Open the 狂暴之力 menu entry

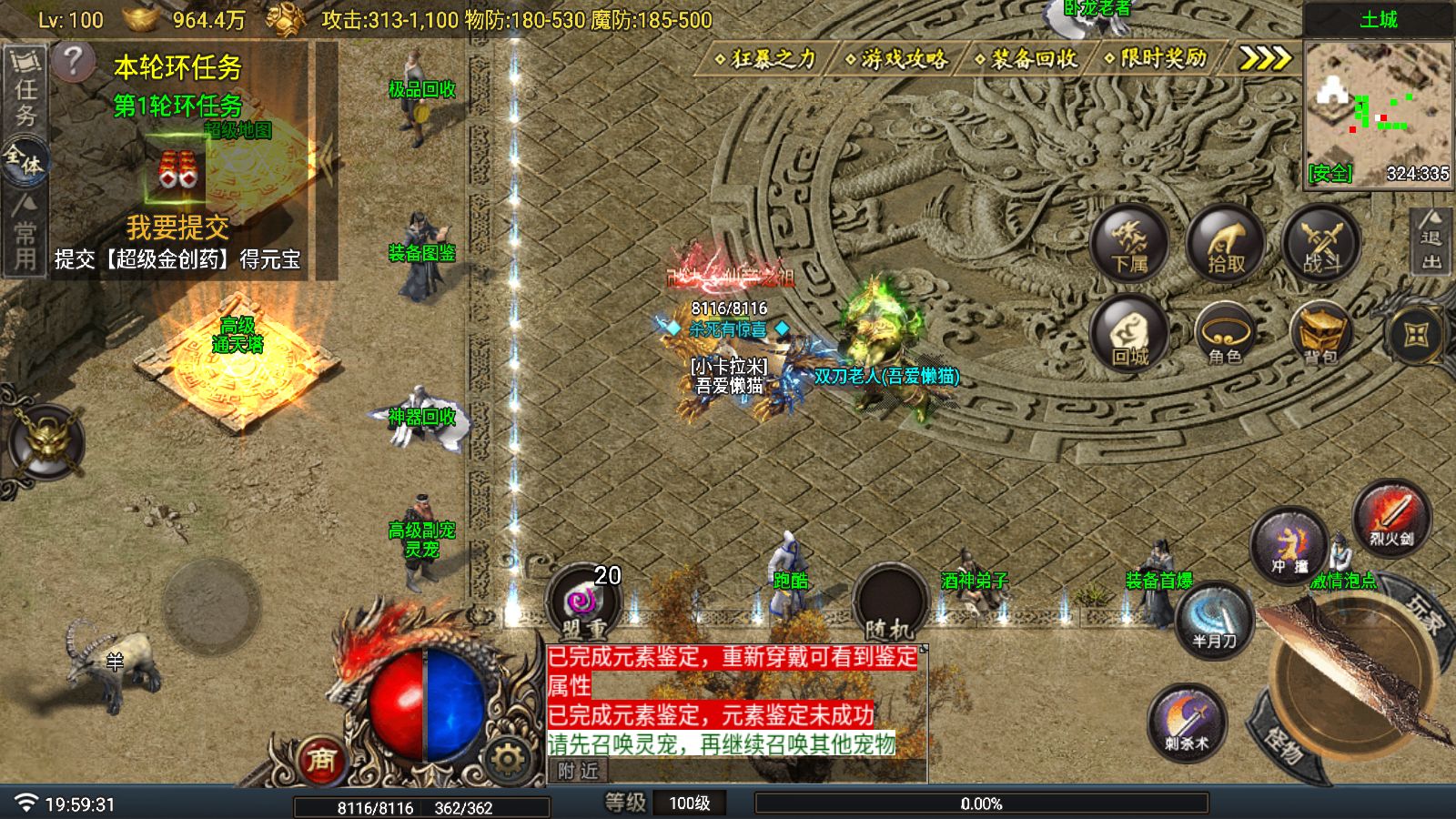[x=767, y=59]
